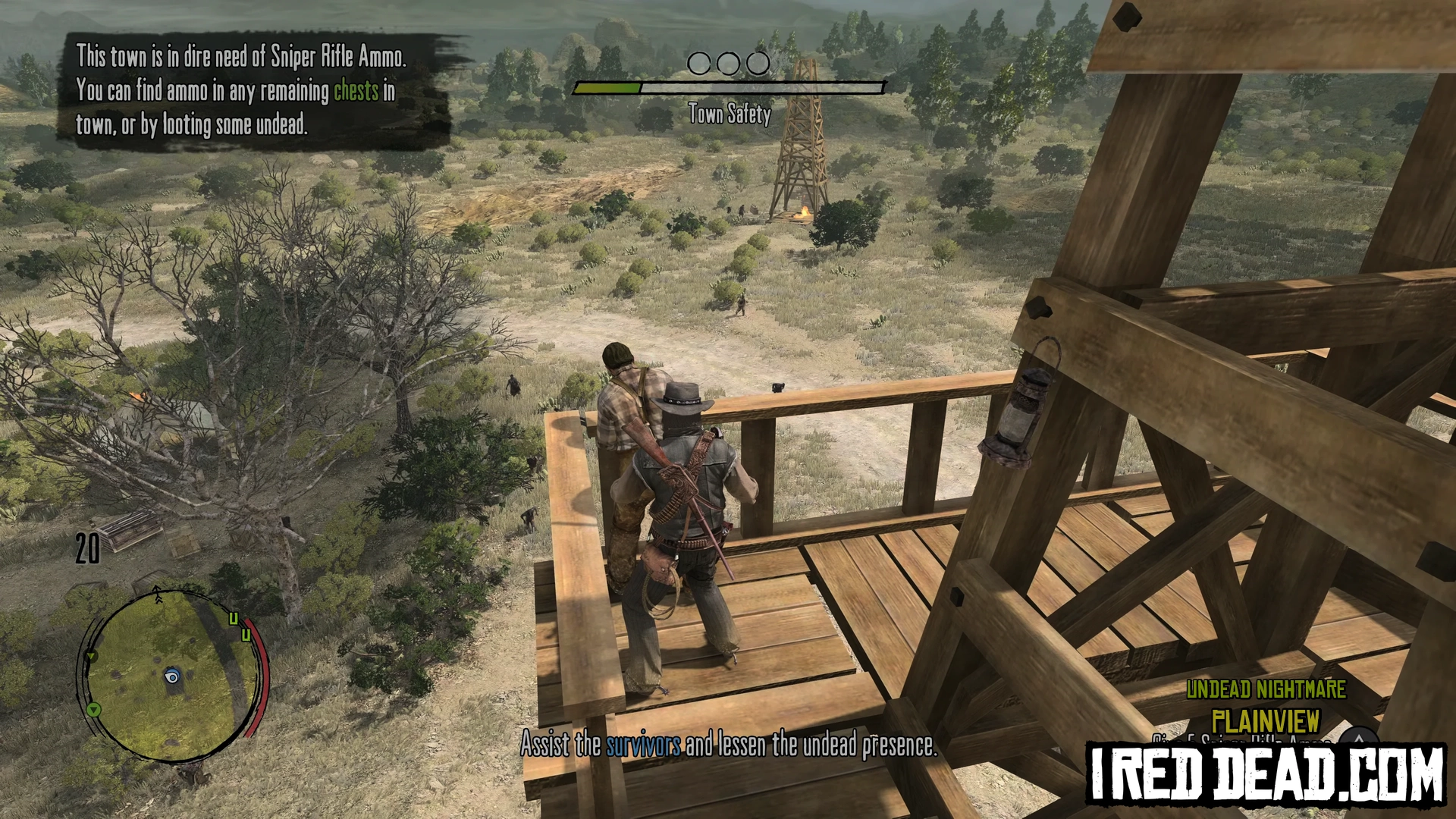Click the iRedDead.com watermark logo
The width and height of the screenshot is (1456, 819).
click(x=1265, y=774)
